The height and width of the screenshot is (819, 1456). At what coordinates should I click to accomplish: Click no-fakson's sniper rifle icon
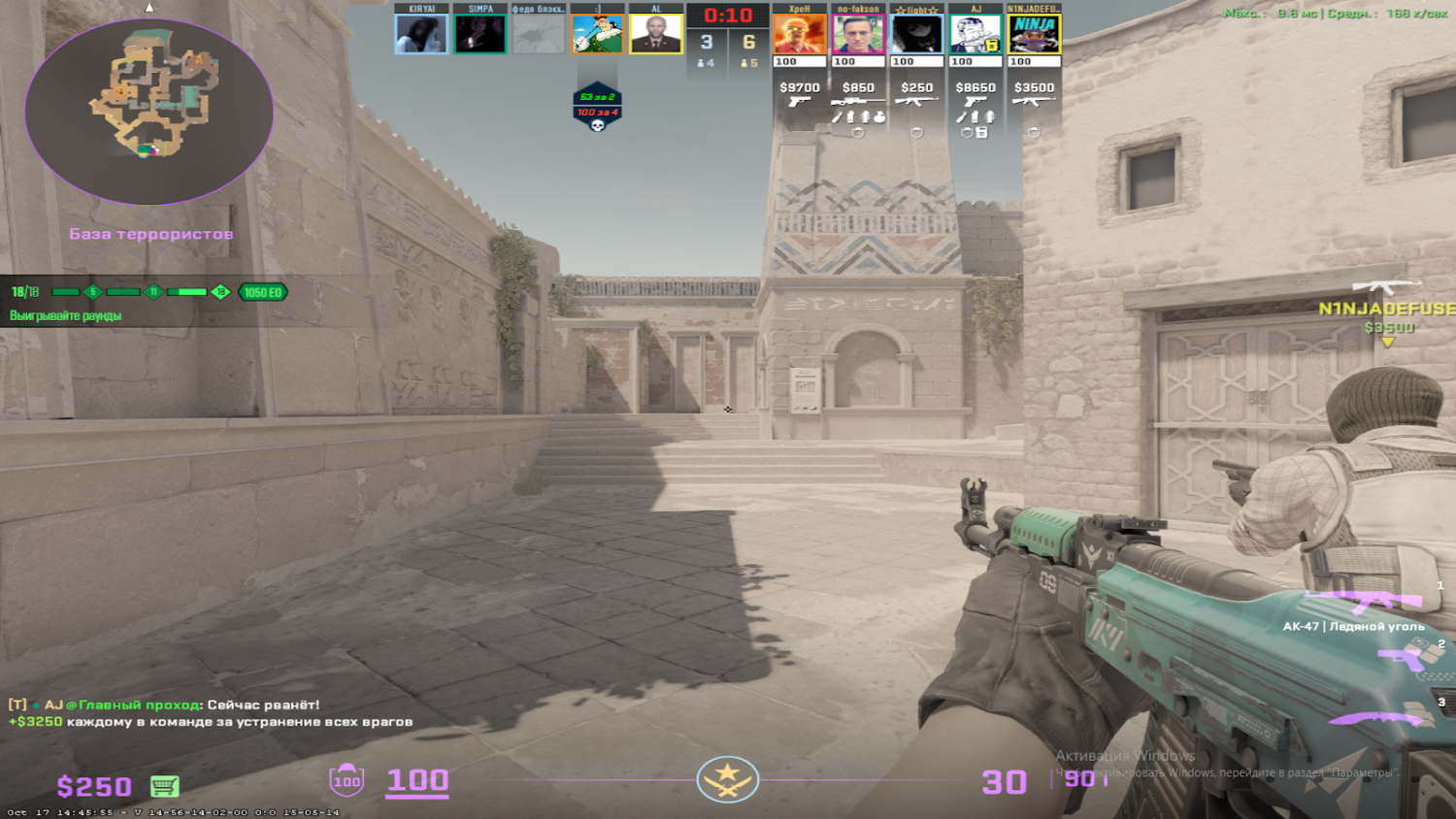click(859, 101)
